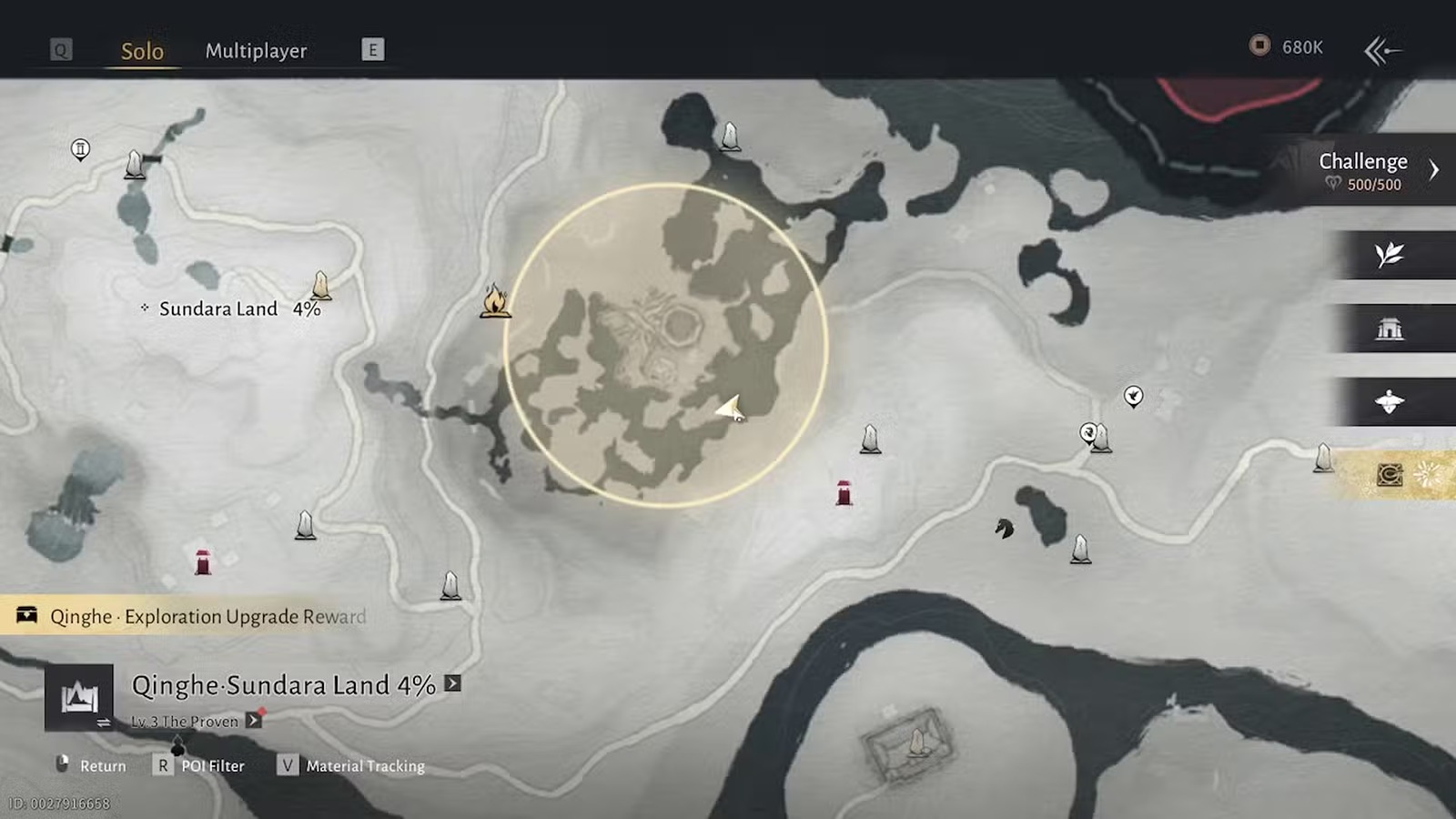Click the Sundara Land 4% map label
This screenshot has width=1456, height=819.
(232, 309)
